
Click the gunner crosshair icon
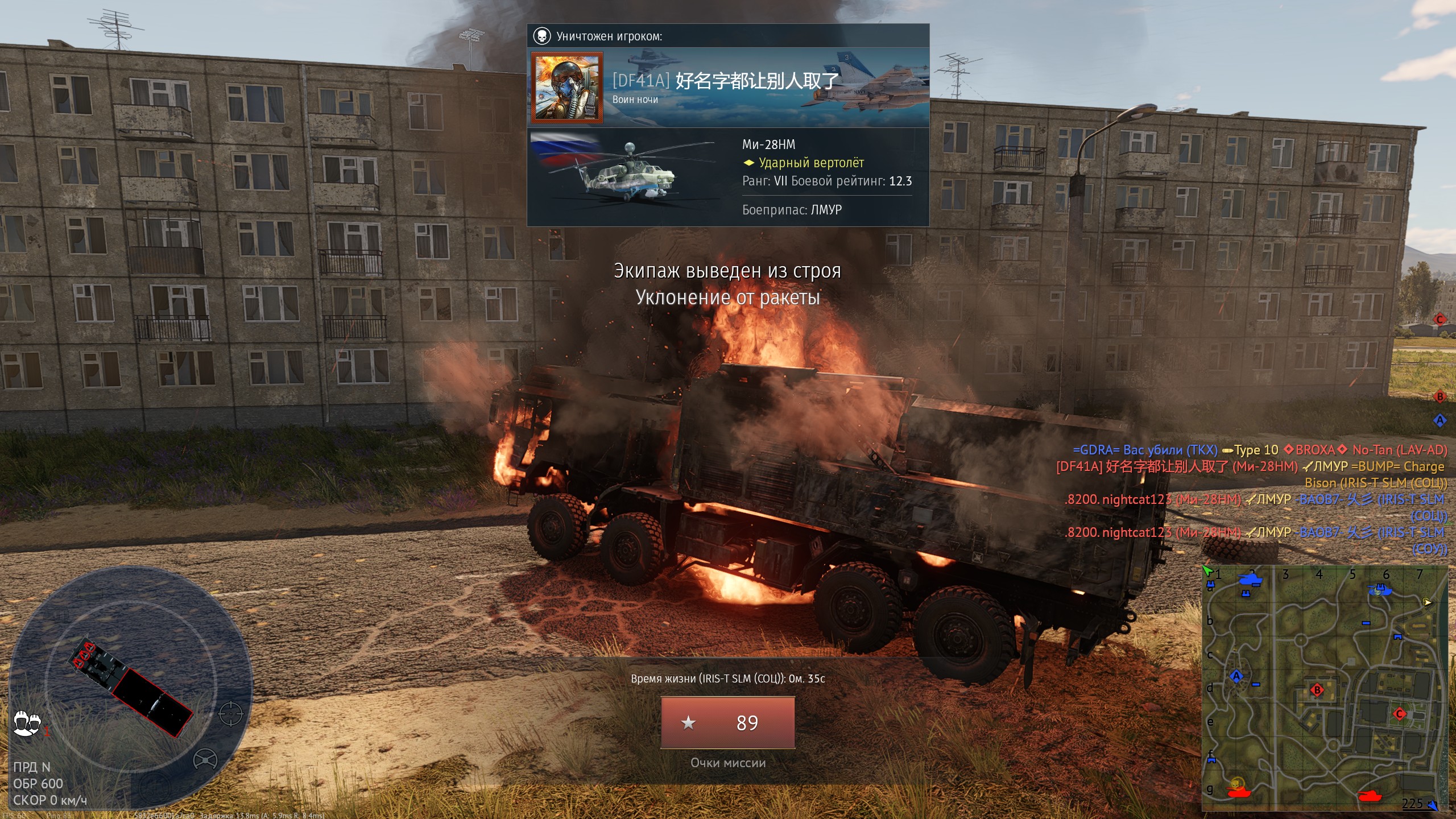click(x=231, y=714)
